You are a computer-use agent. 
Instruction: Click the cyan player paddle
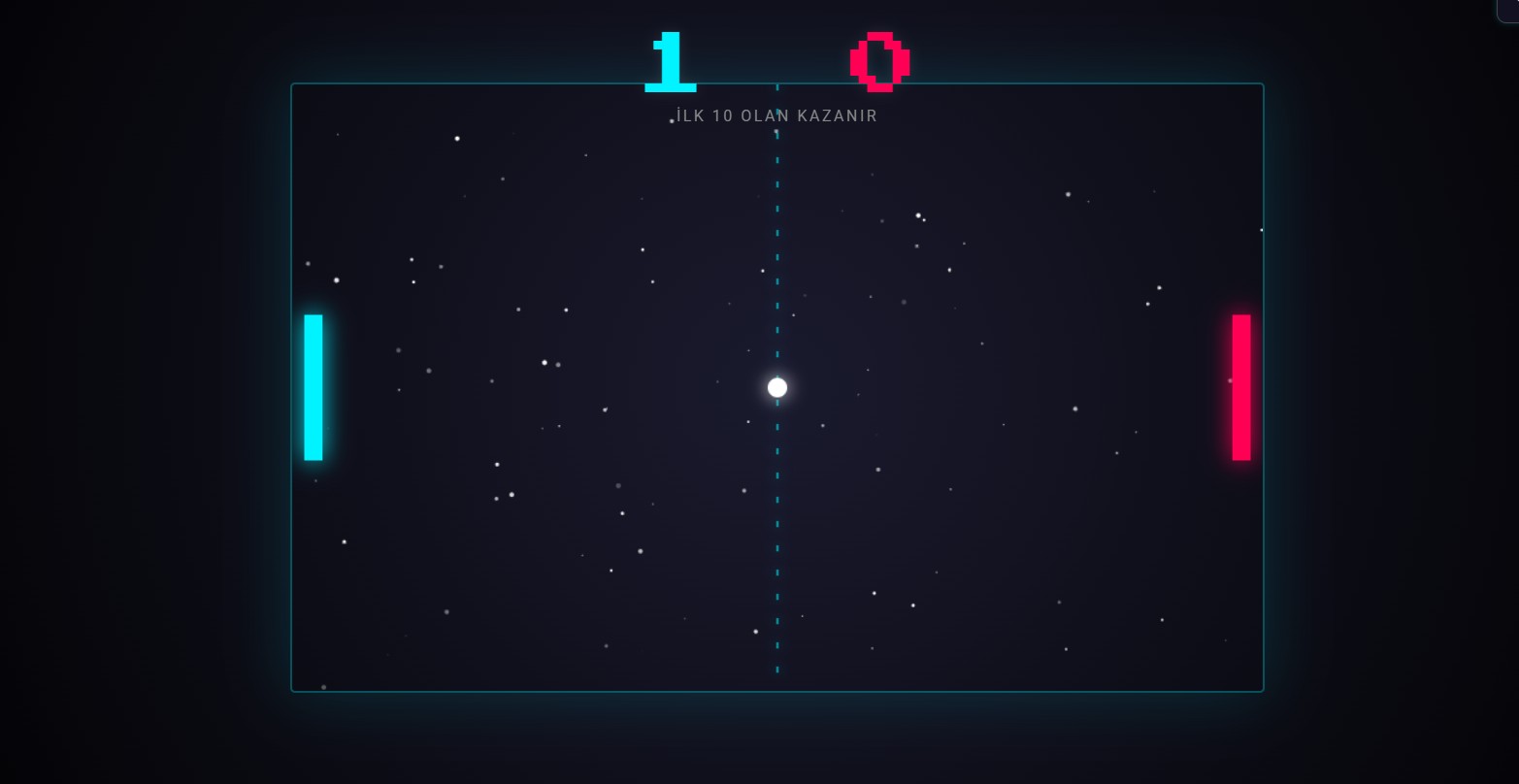tap(314, 387)
